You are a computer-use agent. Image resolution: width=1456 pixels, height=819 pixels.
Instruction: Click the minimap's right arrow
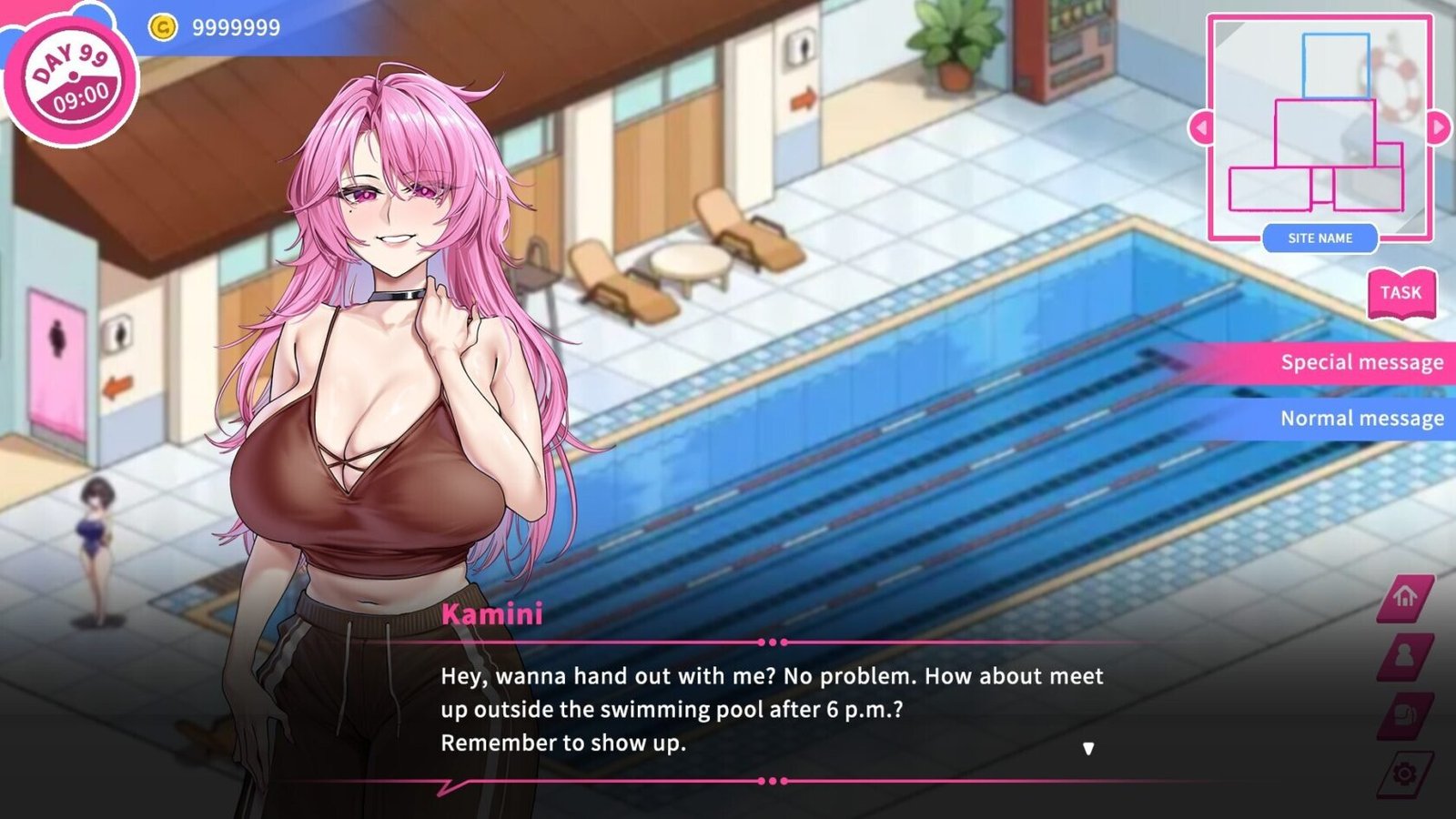pos(1439,127)
